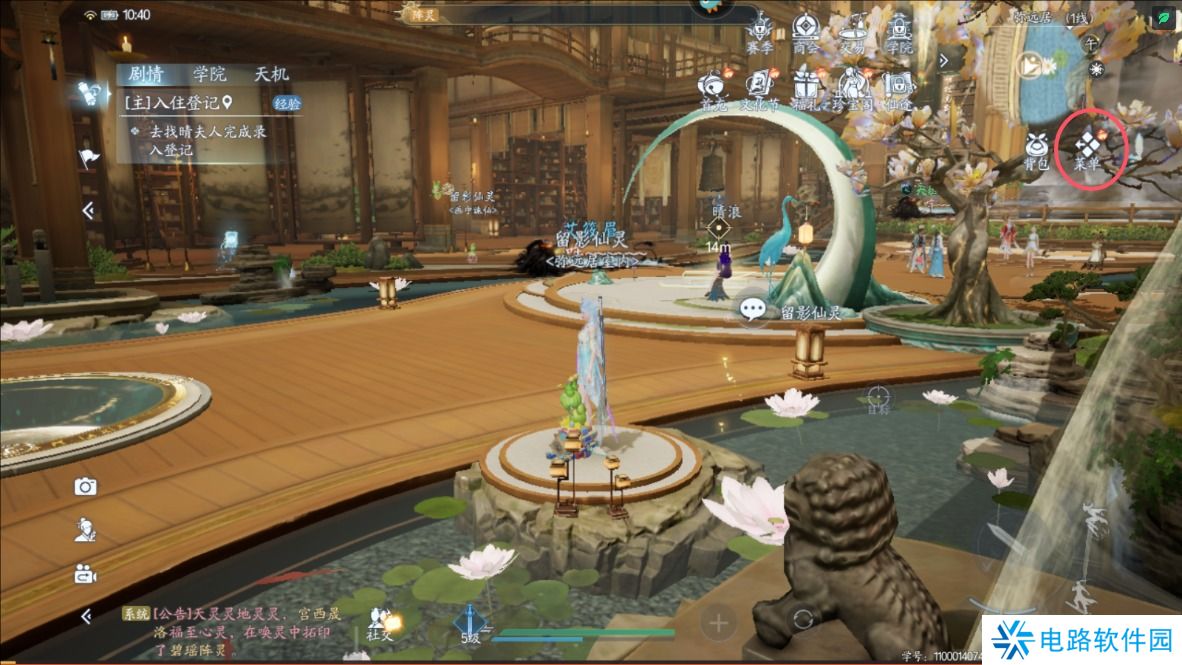This screenshot has width=1182, height=665.
Task: Open the camera screenshot mode
Action: coord(86,487)
